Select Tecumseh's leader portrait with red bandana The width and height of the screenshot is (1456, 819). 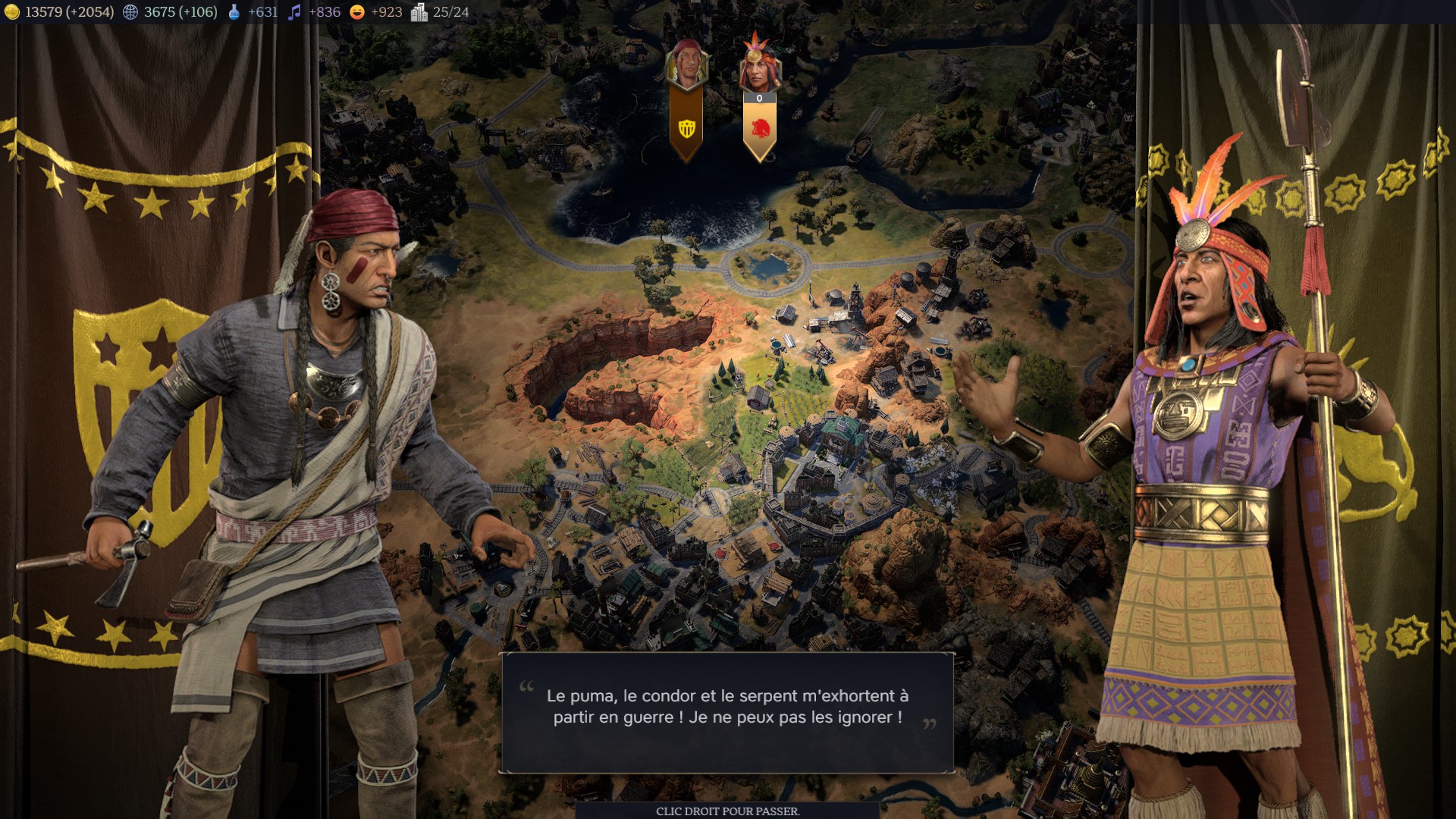686,64
